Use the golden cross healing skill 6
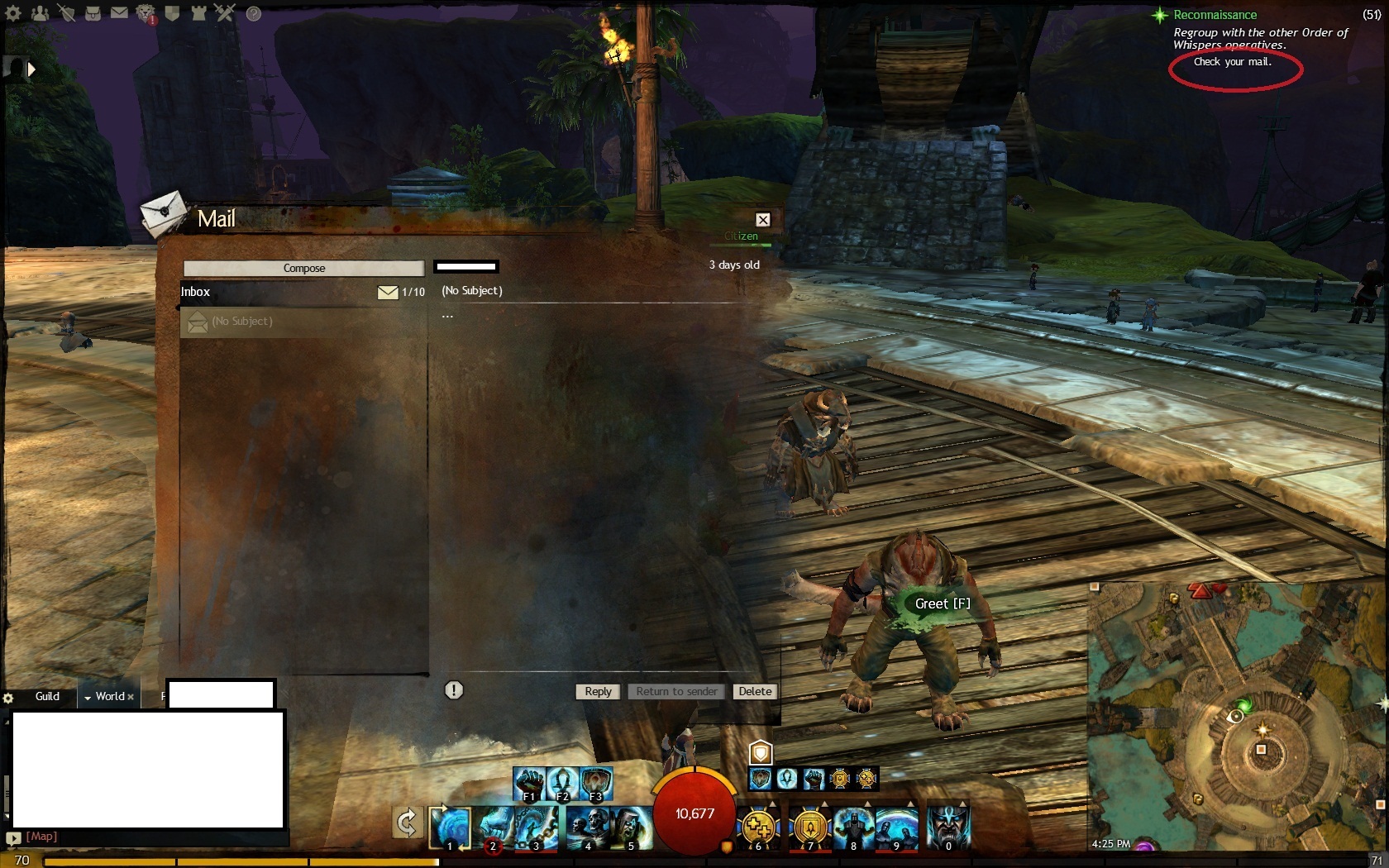This screenshot has height=868, width=1389. pos(758,827)
